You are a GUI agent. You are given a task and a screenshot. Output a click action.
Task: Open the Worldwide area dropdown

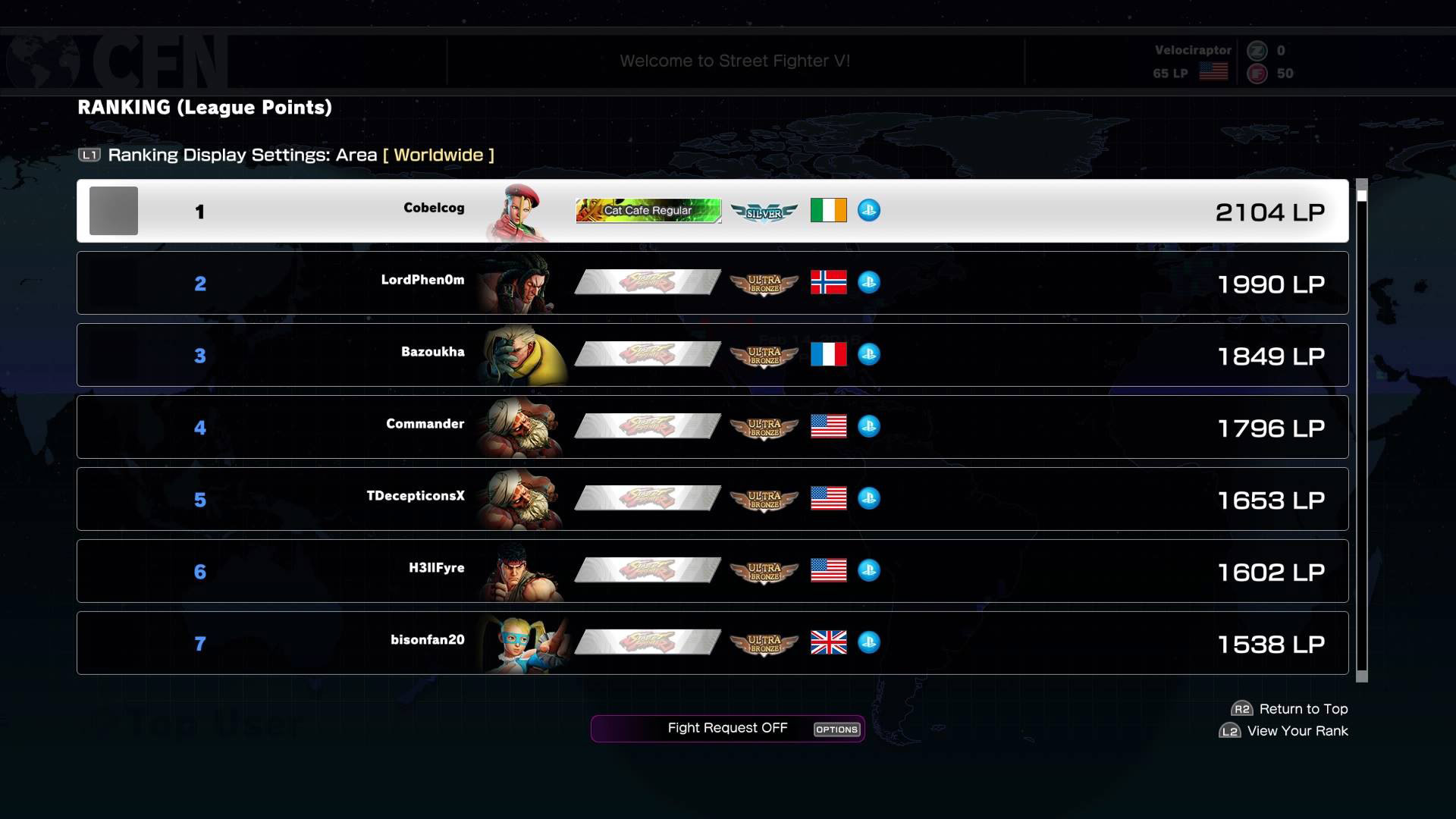[438, 155]
